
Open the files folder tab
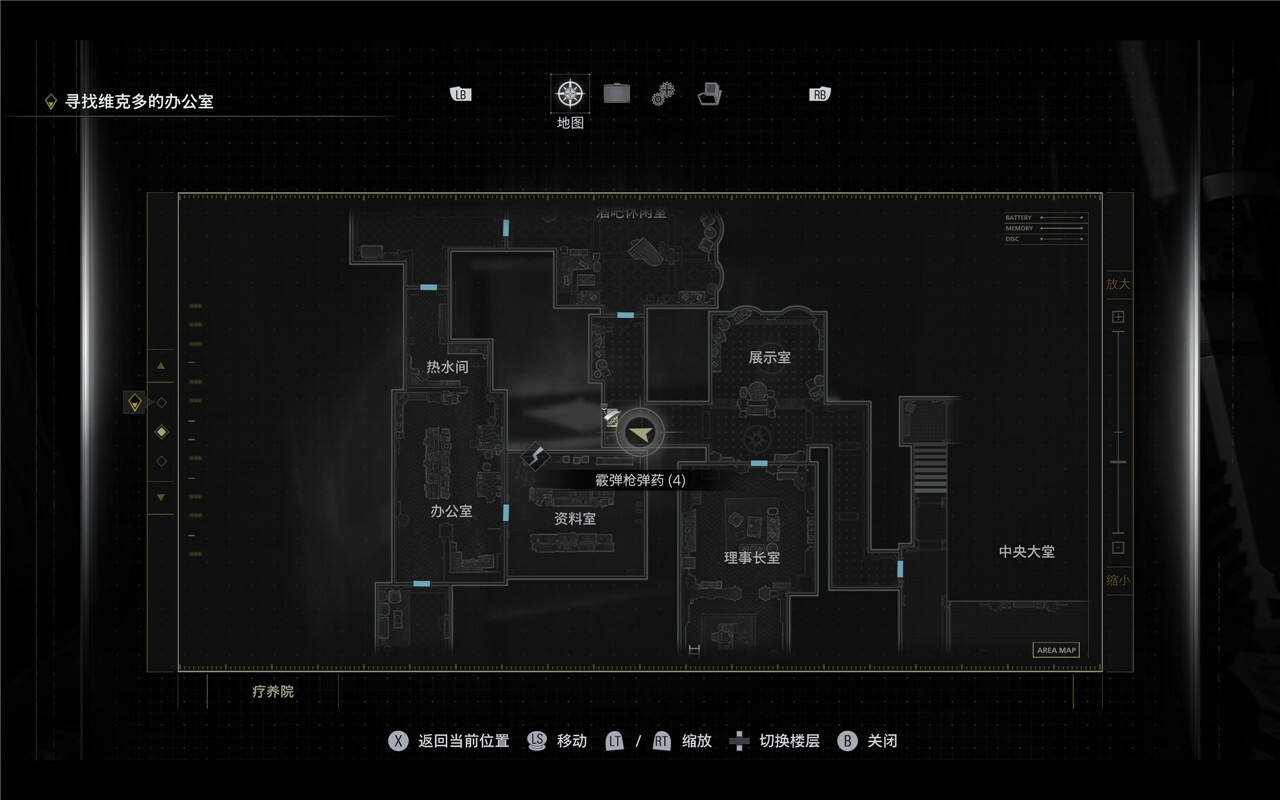pyautogui.click(x=710, y=94)
